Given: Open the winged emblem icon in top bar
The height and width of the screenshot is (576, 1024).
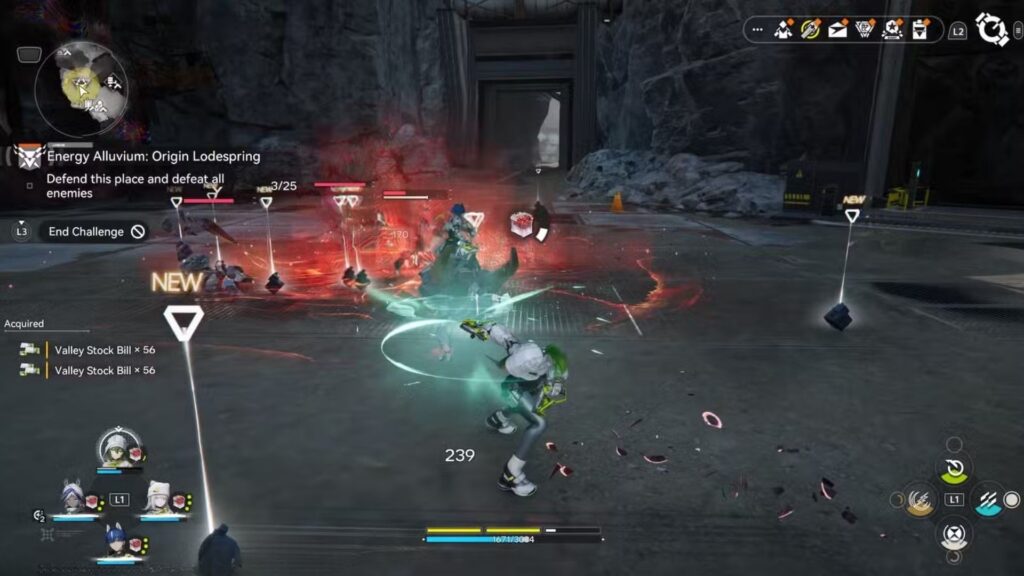Looking at the screenshot, I should (x=864, y=30).
